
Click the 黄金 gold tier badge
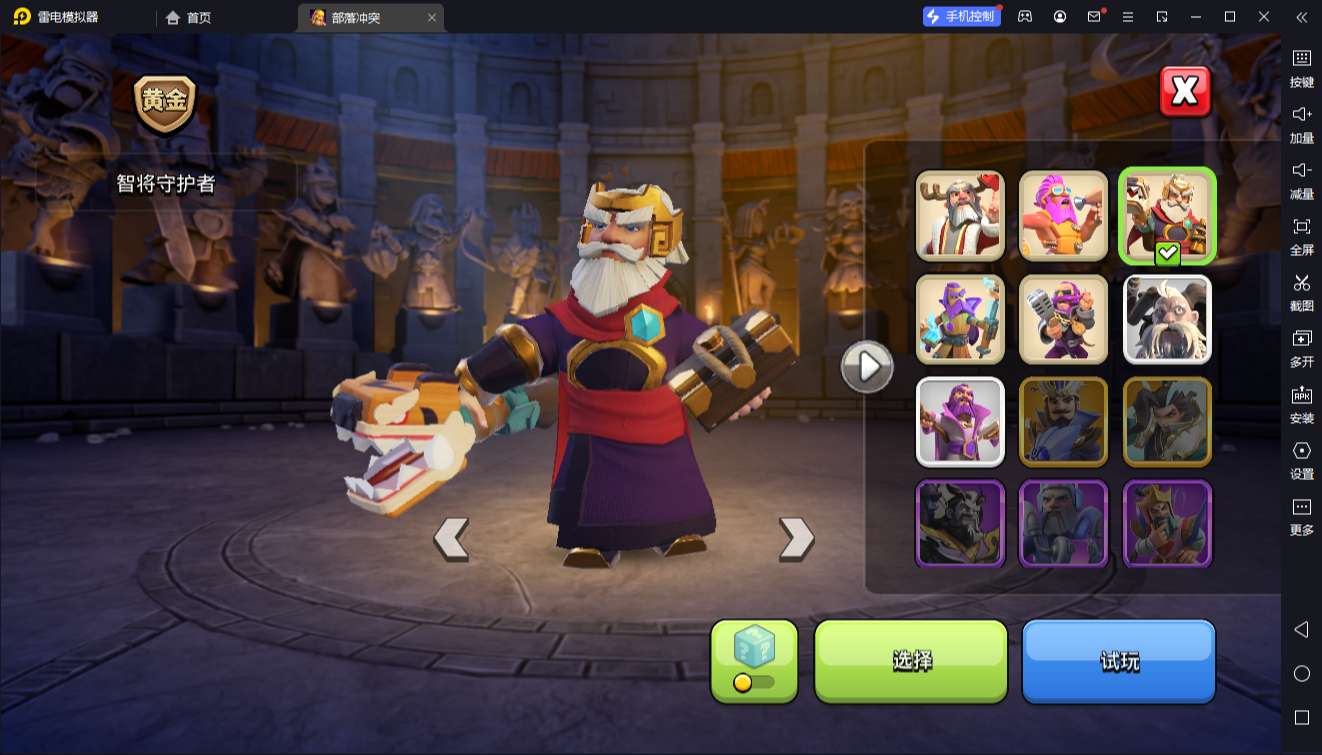click(x=165, y=103)
